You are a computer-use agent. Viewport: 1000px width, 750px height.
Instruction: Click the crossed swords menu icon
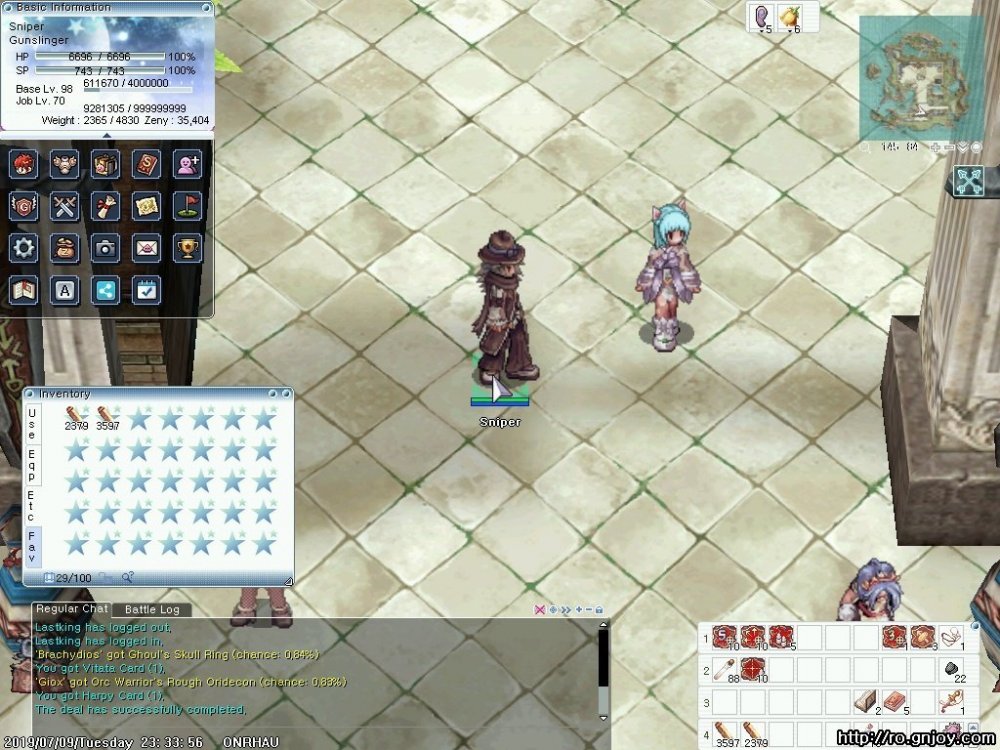click(x=65, y=205)
